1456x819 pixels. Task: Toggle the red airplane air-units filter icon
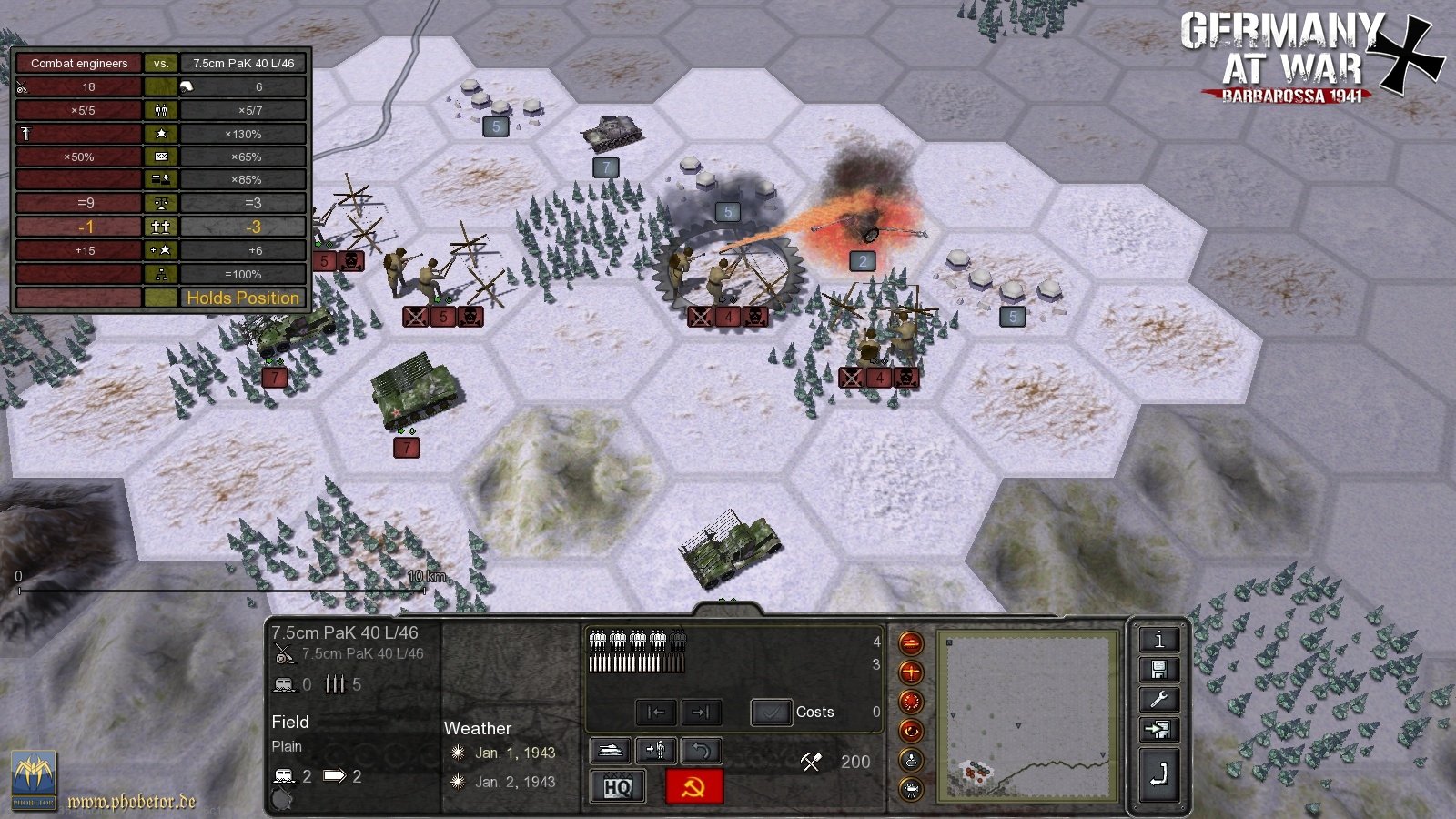point(911,672)
